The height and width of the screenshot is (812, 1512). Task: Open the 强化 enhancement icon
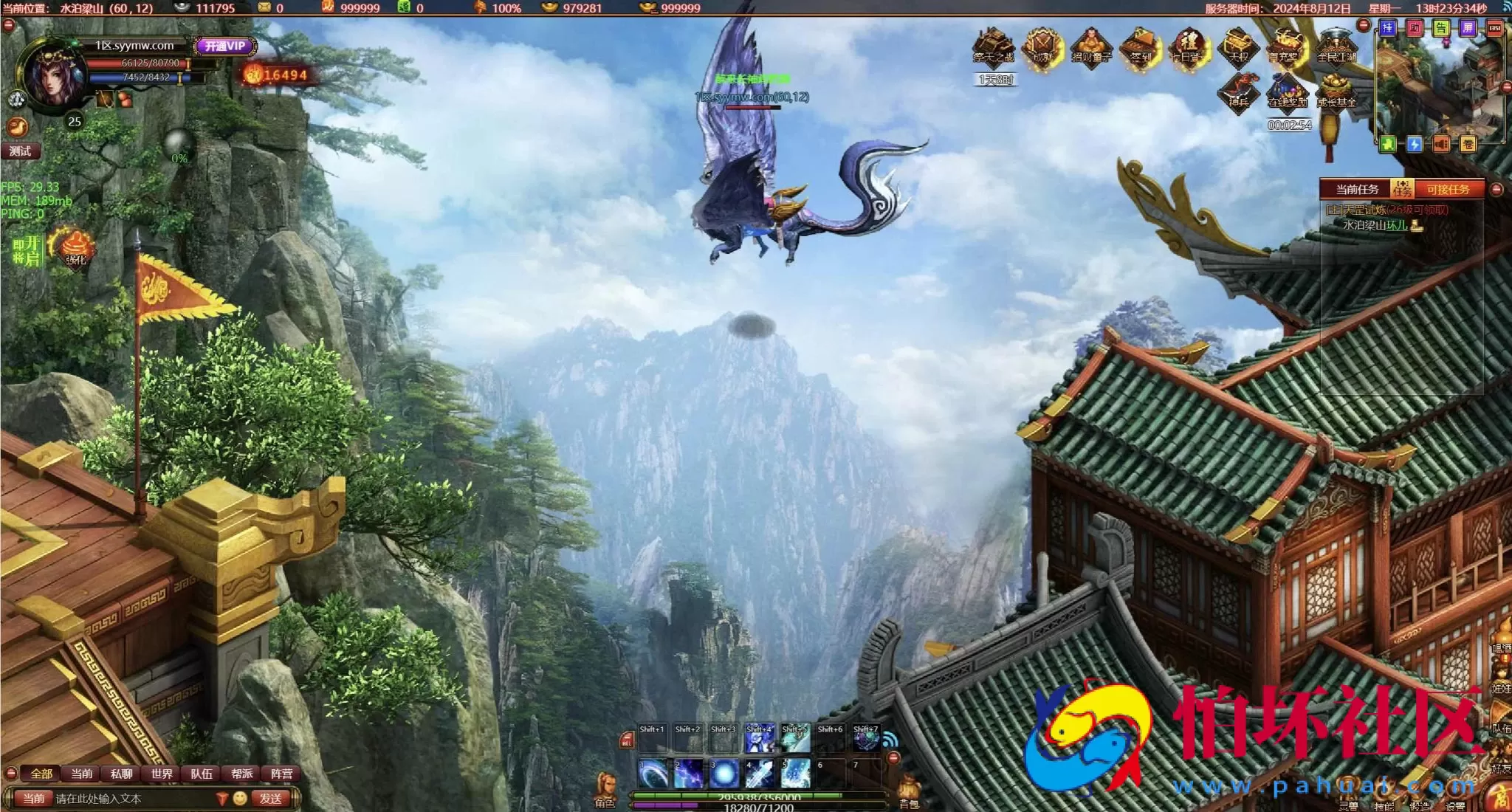(76, 247)
